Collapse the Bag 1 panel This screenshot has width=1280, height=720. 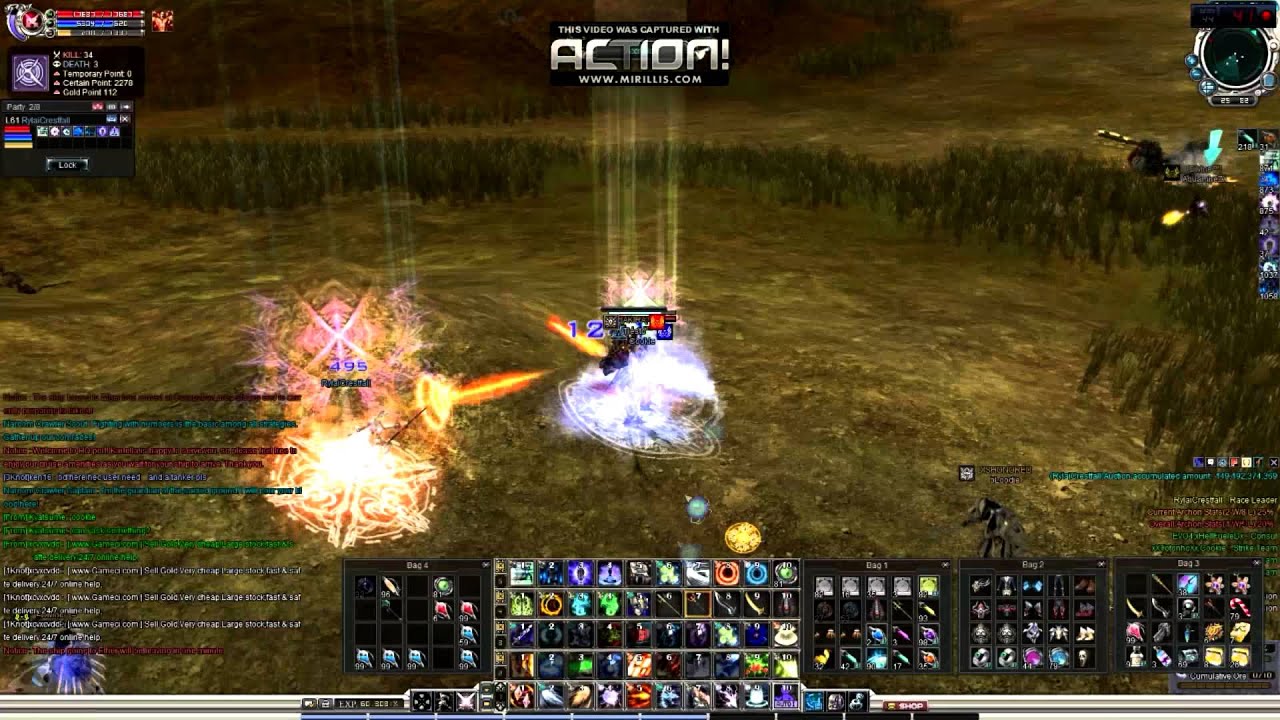945,563
